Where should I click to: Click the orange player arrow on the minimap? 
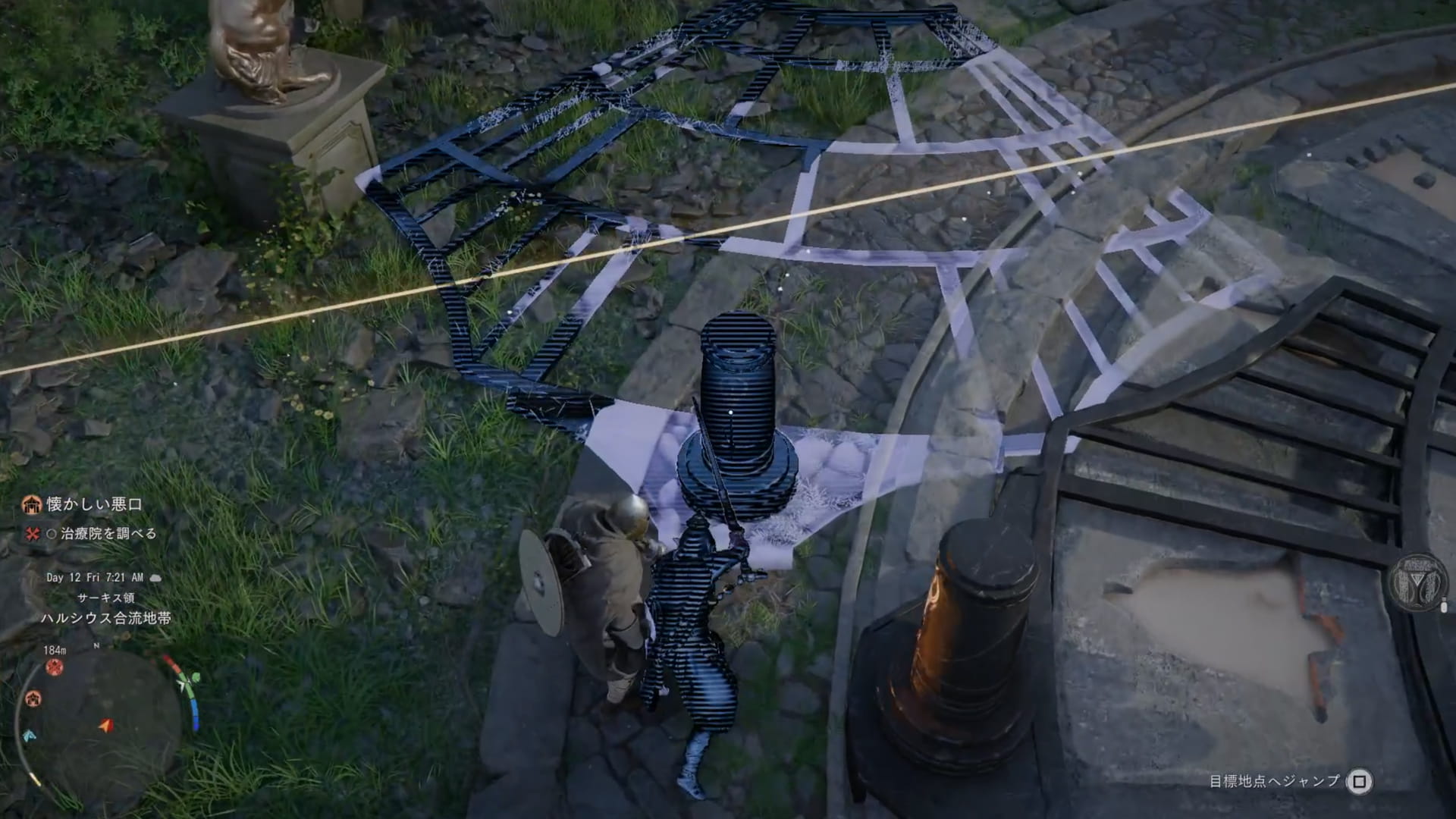tap(106, 726)
